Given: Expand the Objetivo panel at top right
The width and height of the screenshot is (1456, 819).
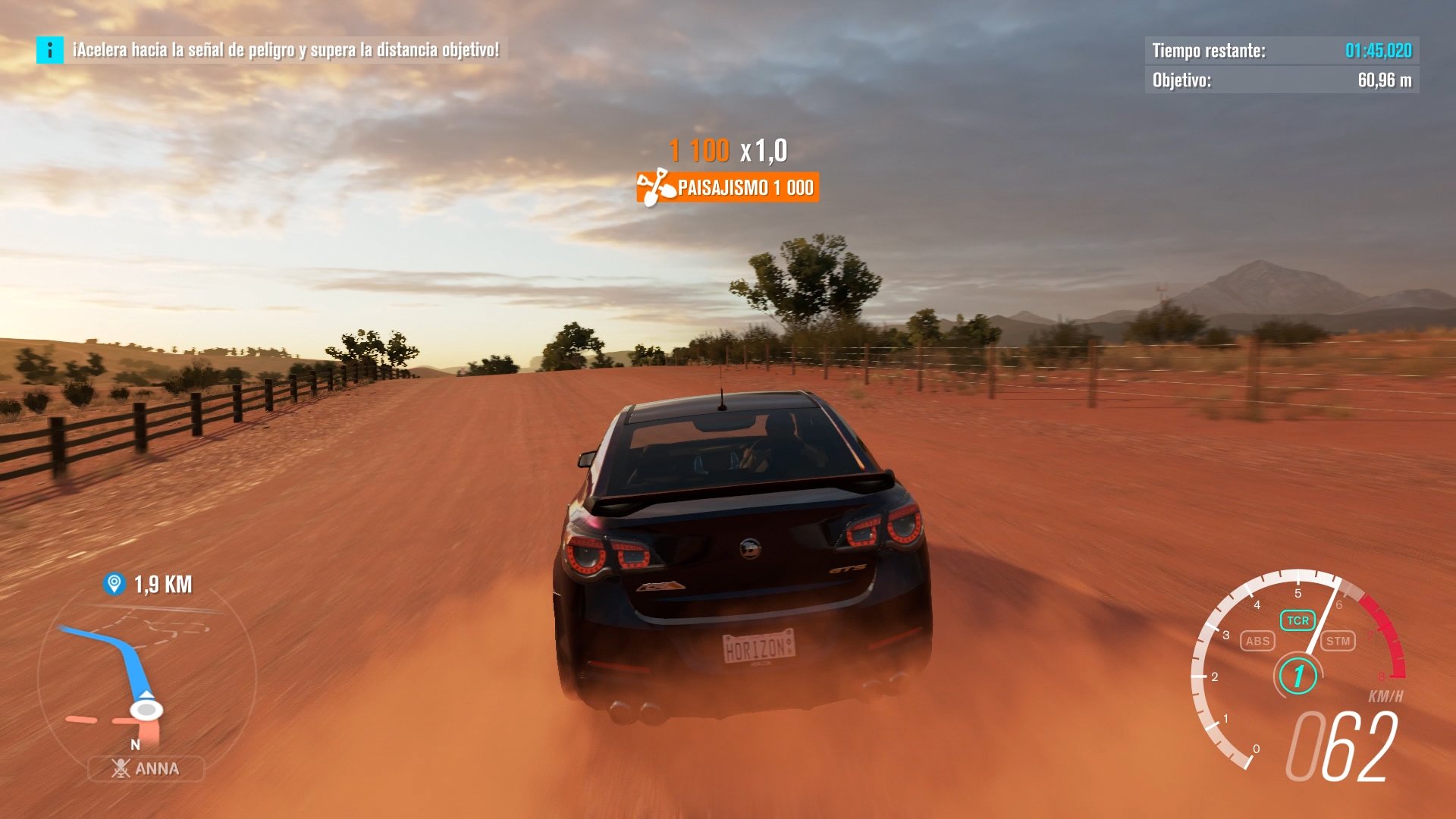Looking at the screenshot, I should click(1282, 78).
